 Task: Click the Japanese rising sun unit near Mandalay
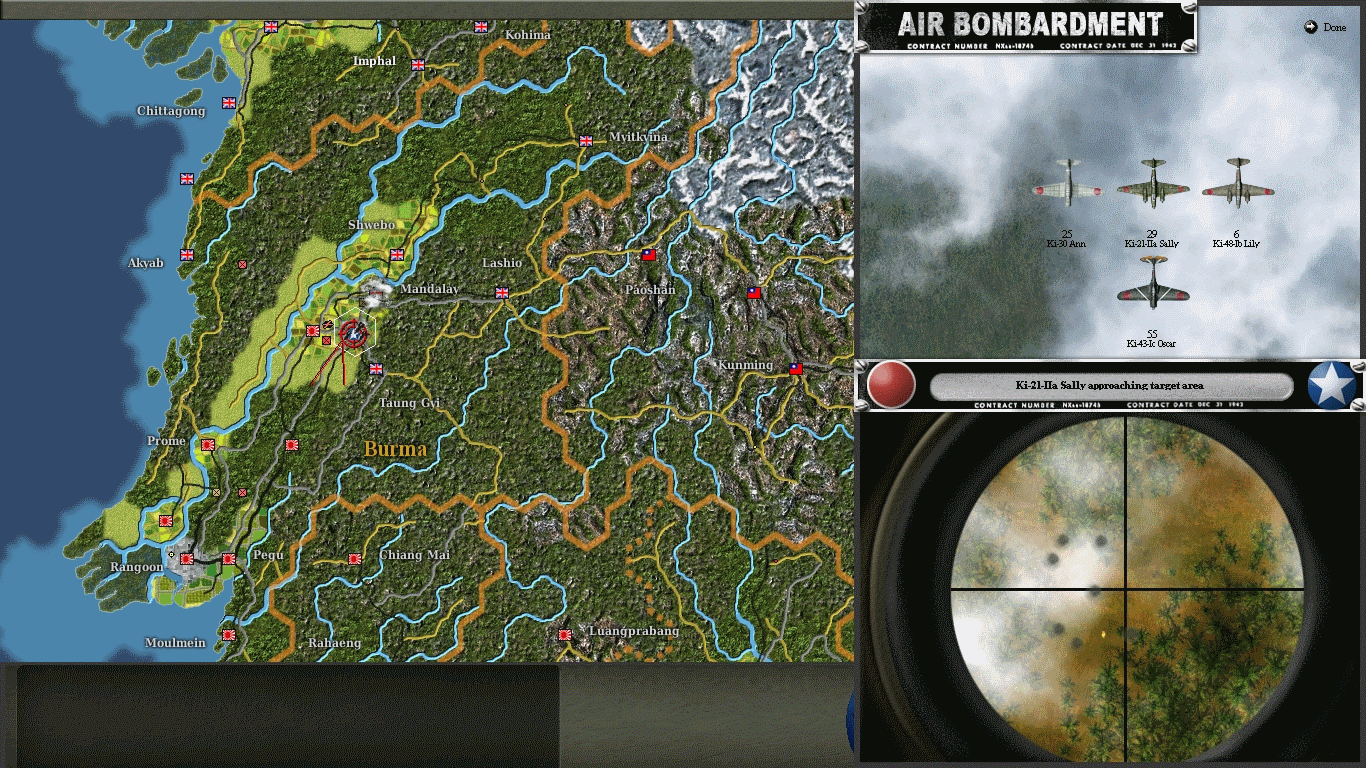(313, 331)
